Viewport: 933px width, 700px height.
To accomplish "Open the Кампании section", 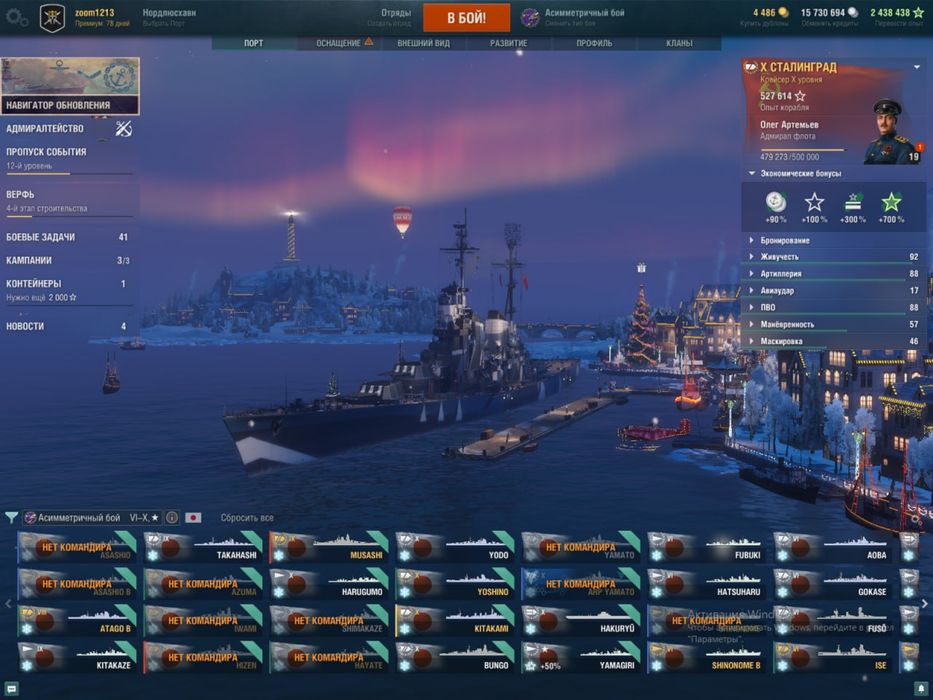I will (x=29, y=260).
